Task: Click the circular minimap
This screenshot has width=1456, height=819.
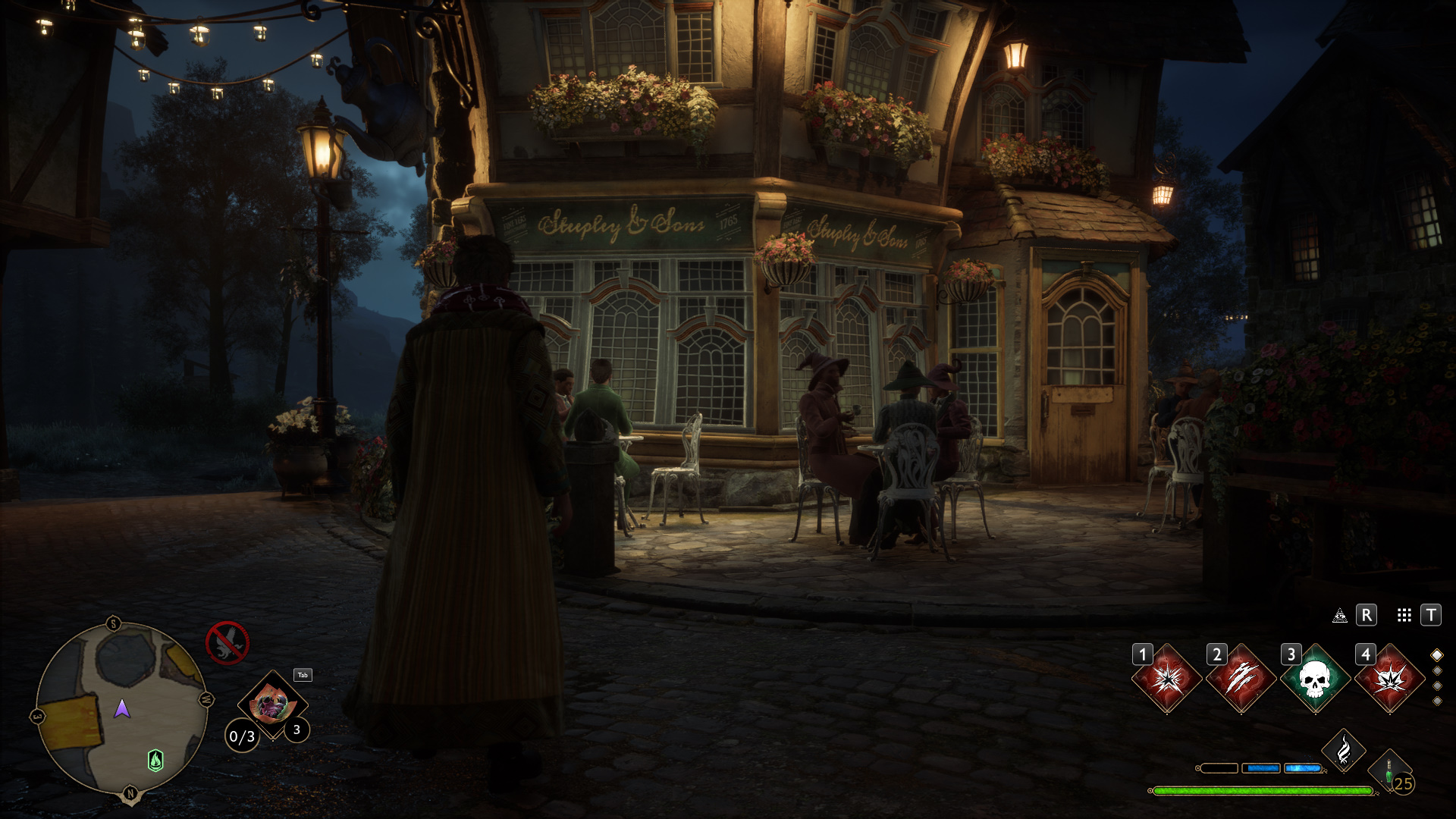Action: point(121,709)
